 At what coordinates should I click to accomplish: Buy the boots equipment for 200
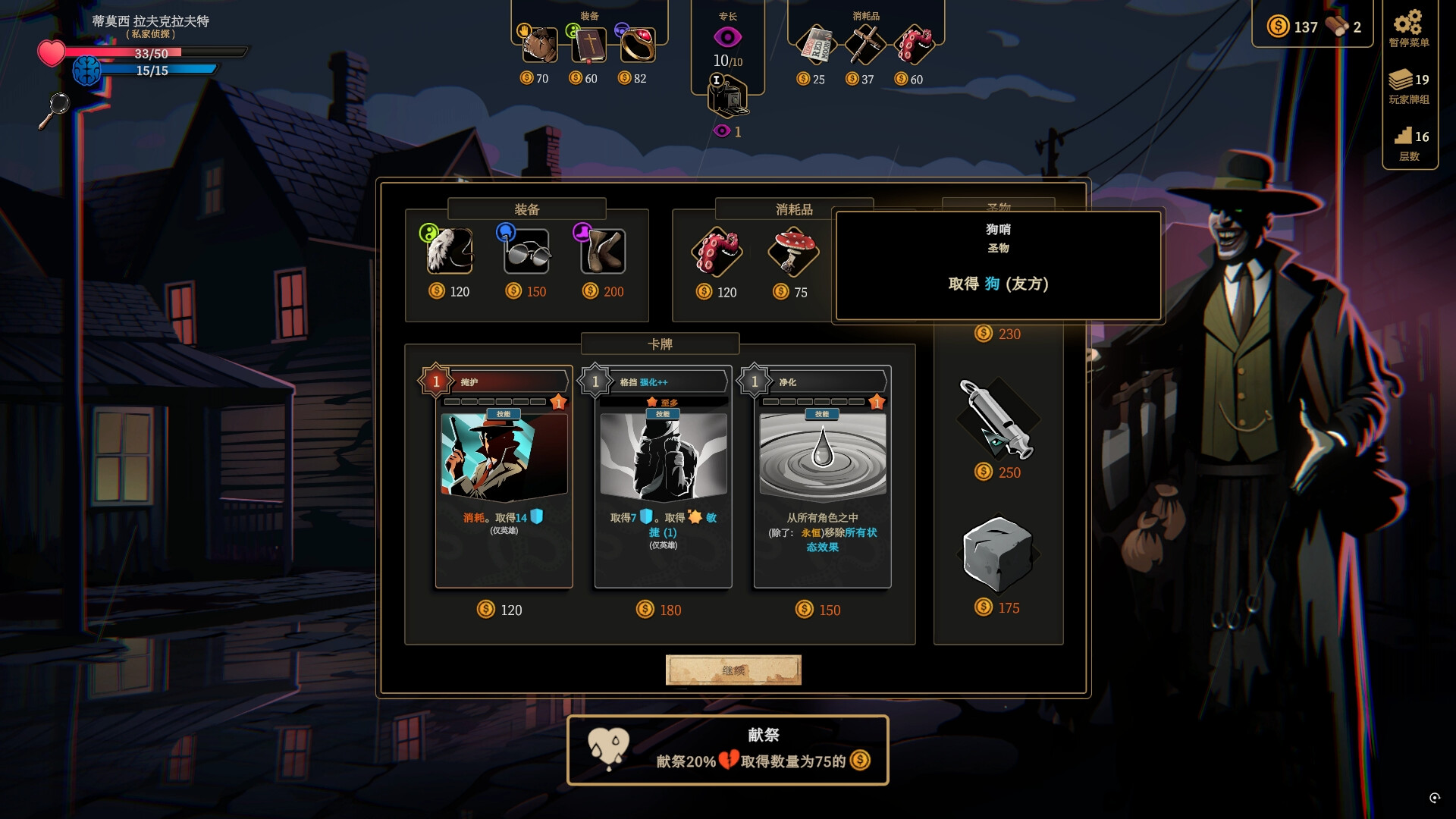pos(603,252)
